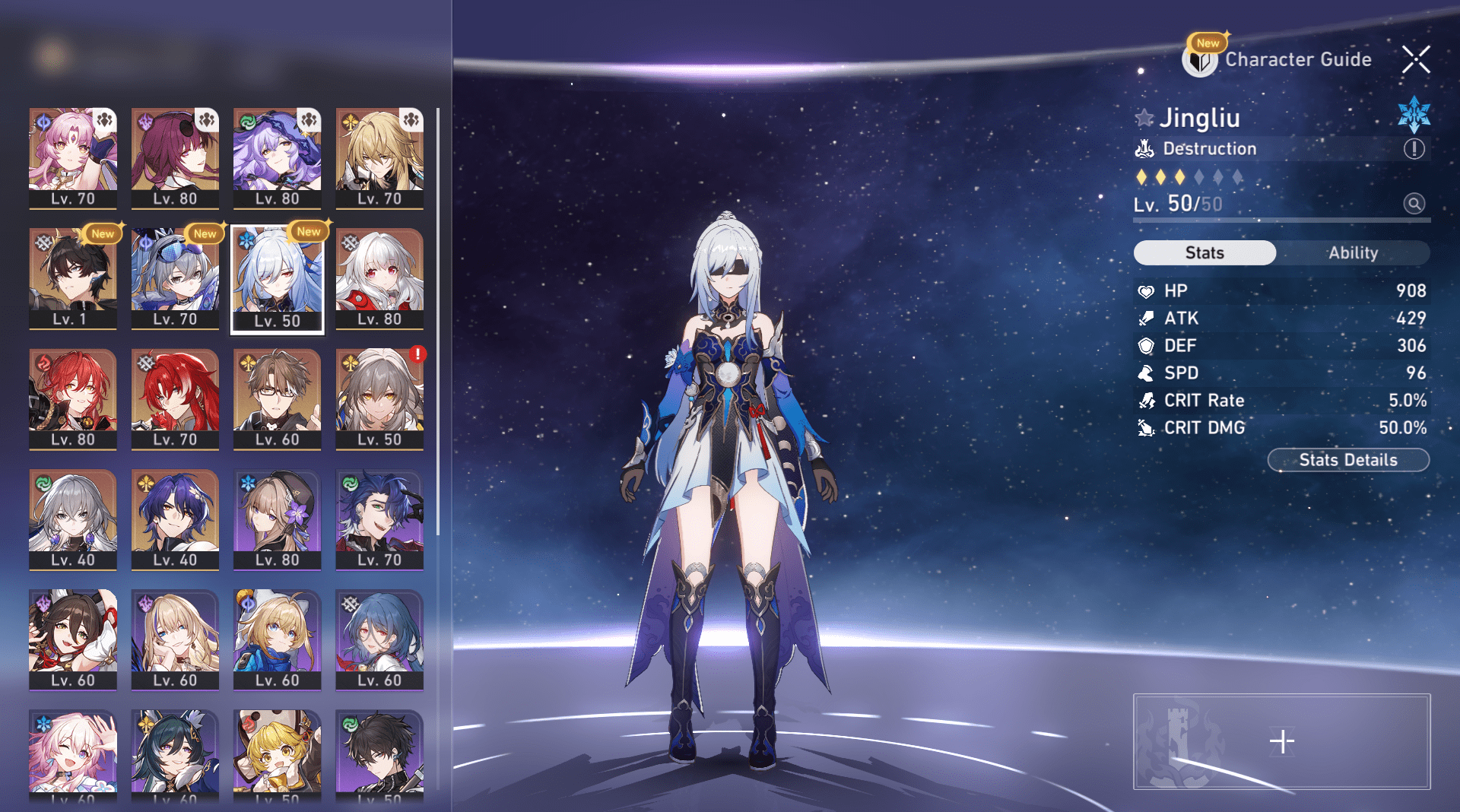
Task: Select the Silver Wolf portrait with New badge
Action: click(175, 274)
